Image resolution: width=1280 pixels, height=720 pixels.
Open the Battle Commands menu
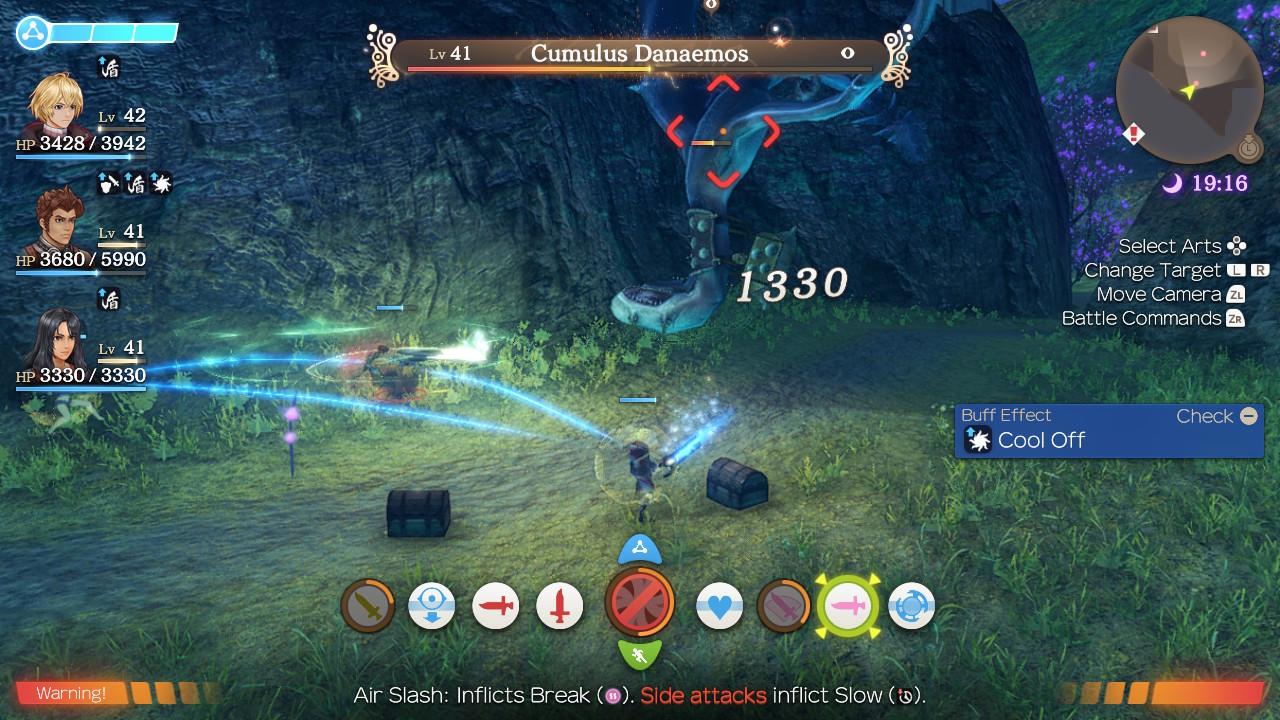(1152, 318)
